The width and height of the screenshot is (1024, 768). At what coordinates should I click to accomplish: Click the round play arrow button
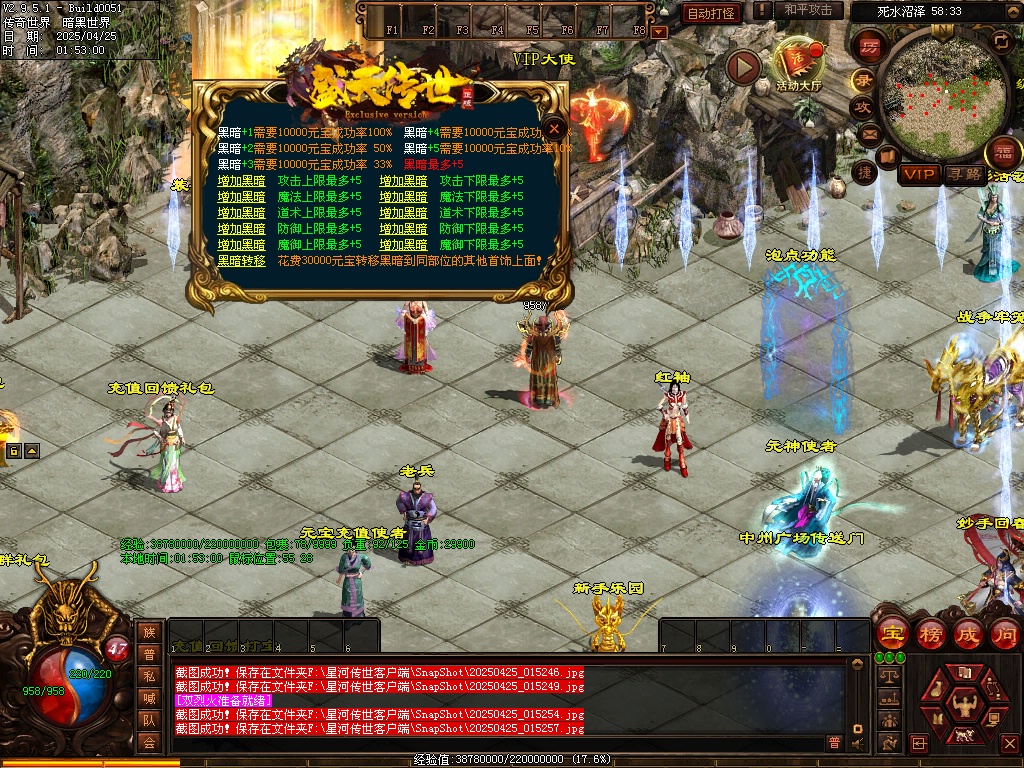click(x=743, y=67)
